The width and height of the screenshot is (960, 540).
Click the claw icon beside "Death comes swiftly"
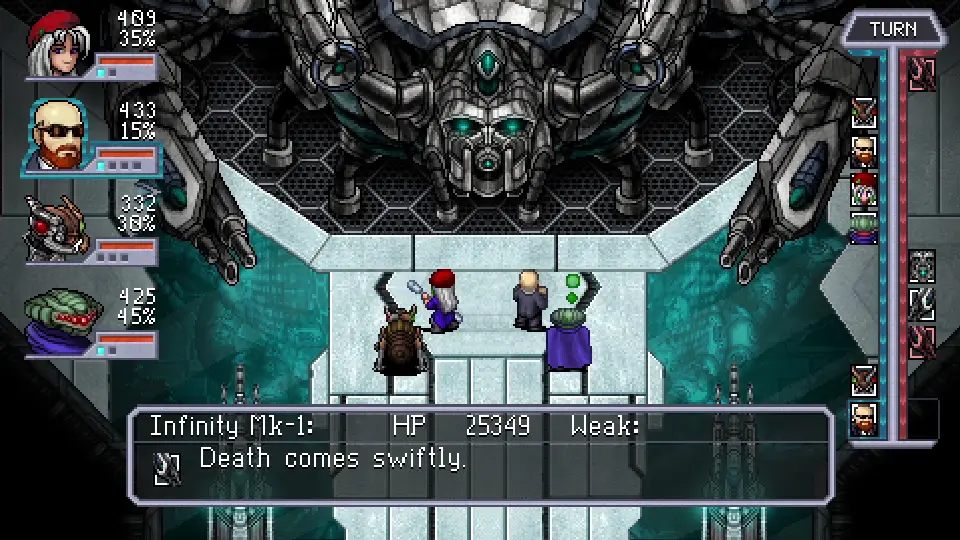point(167,468)
